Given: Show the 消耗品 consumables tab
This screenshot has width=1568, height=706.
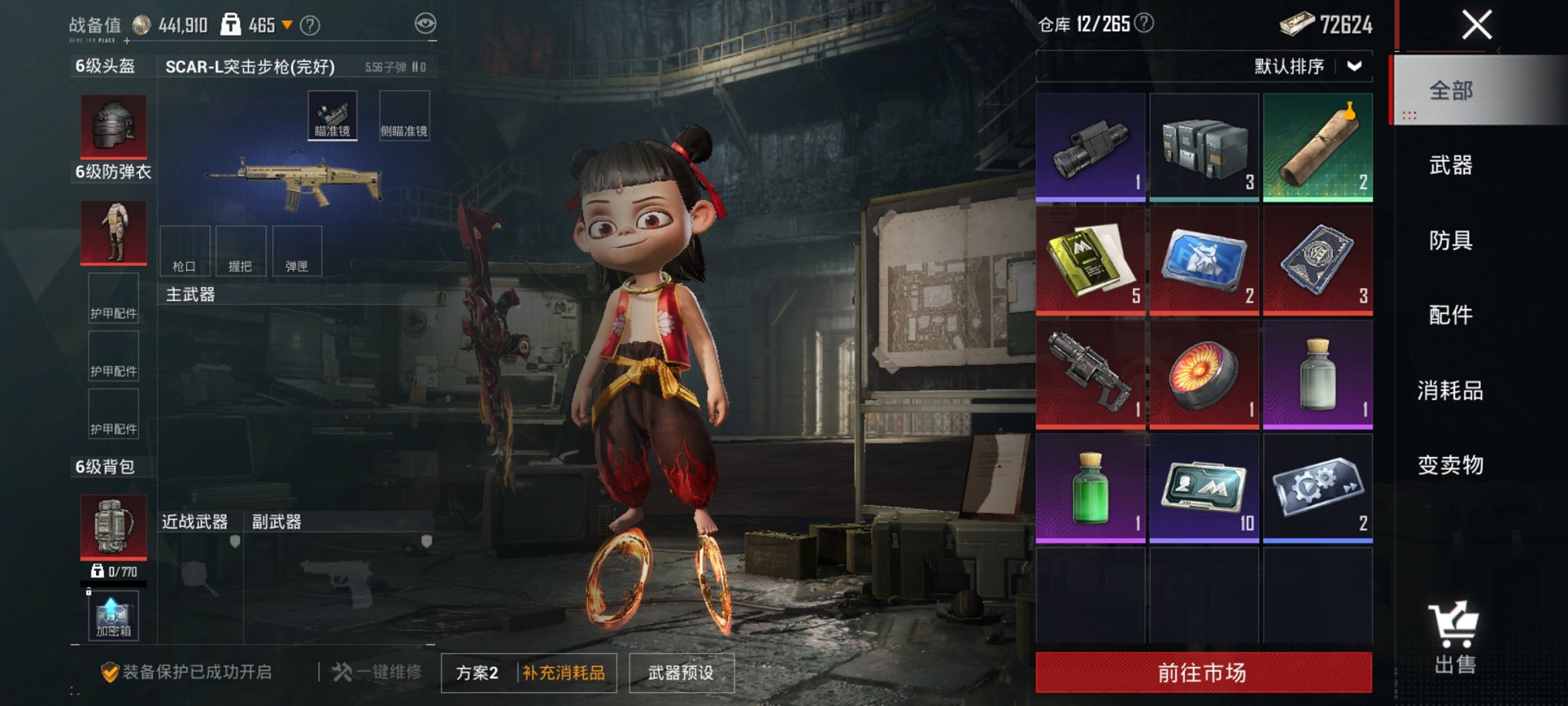Looking at the screenshot, I should [x=1450, y=390].
